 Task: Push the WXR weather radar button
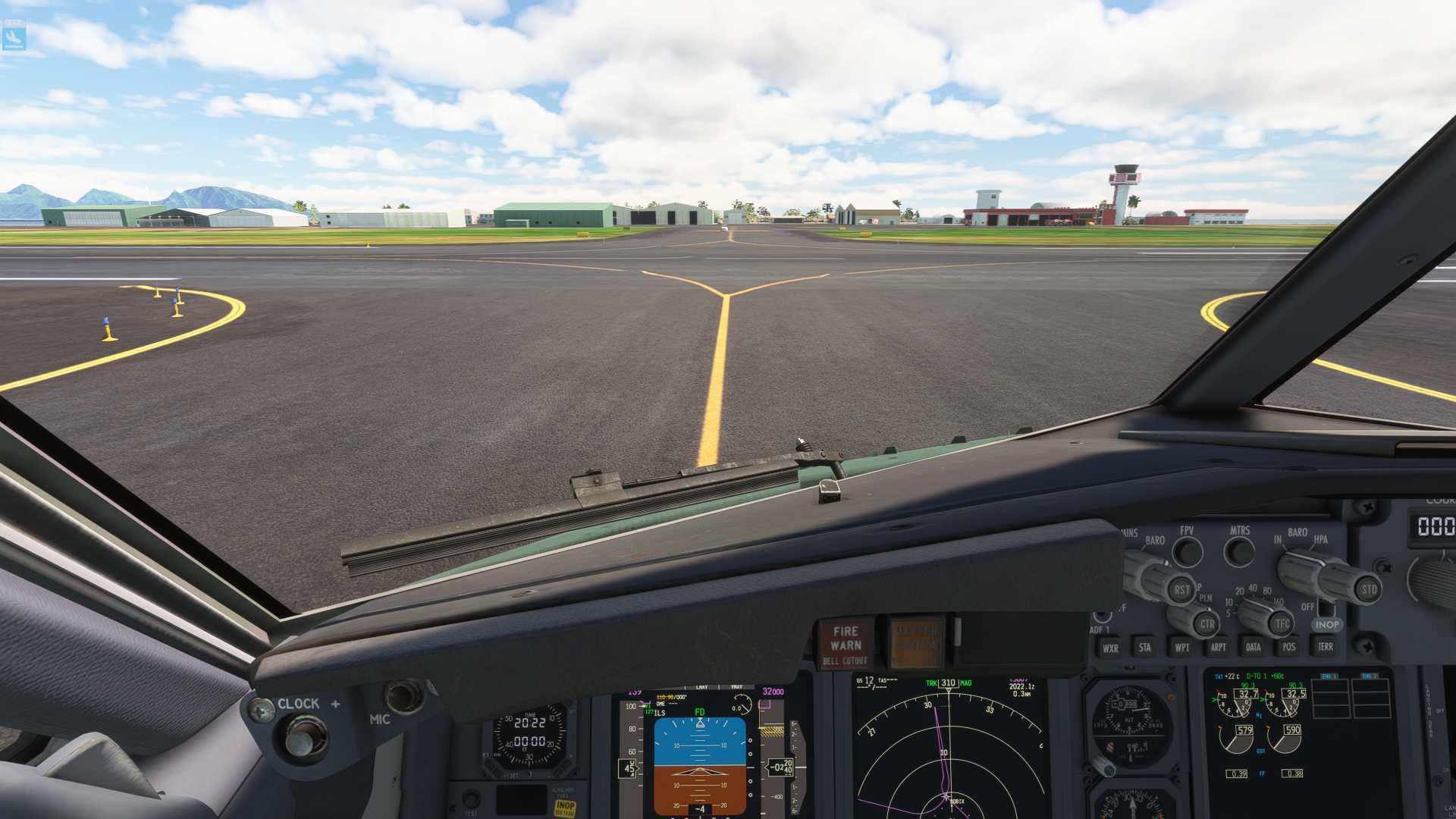[x=1110, y=648]
